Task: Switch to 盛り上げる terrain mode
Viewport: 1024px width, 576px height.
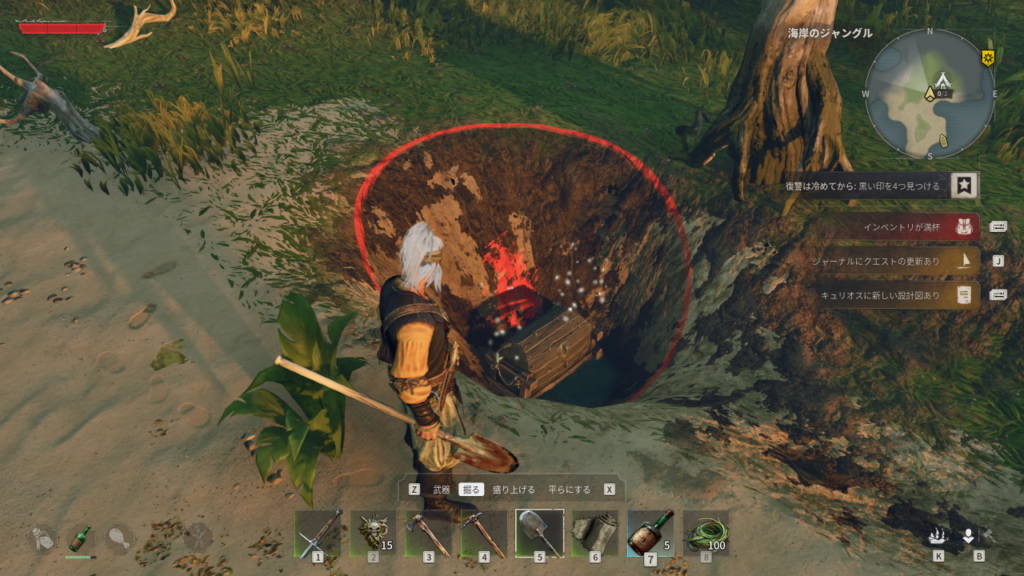Action: (x=514, y=490)
